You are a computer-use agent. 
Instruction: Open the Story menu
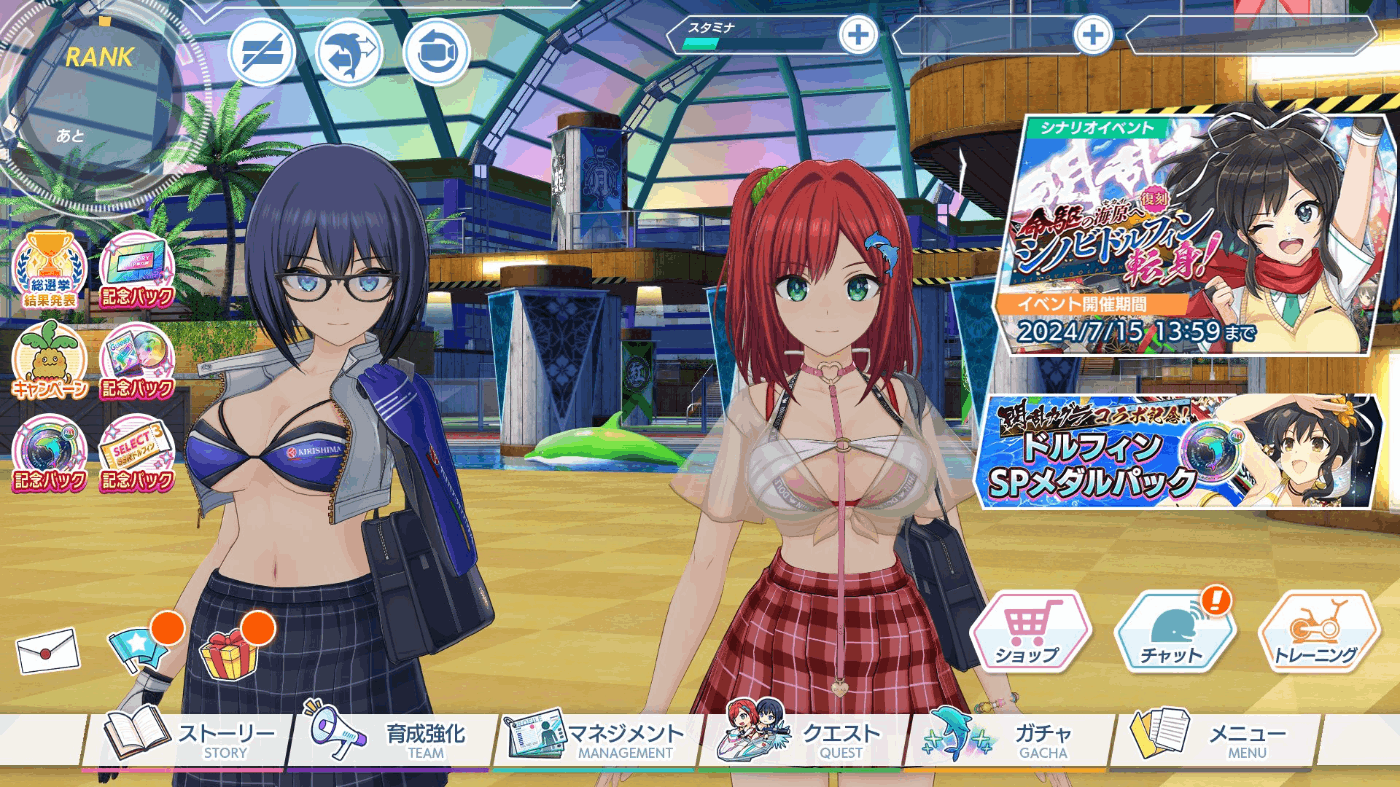click(190, 739)
